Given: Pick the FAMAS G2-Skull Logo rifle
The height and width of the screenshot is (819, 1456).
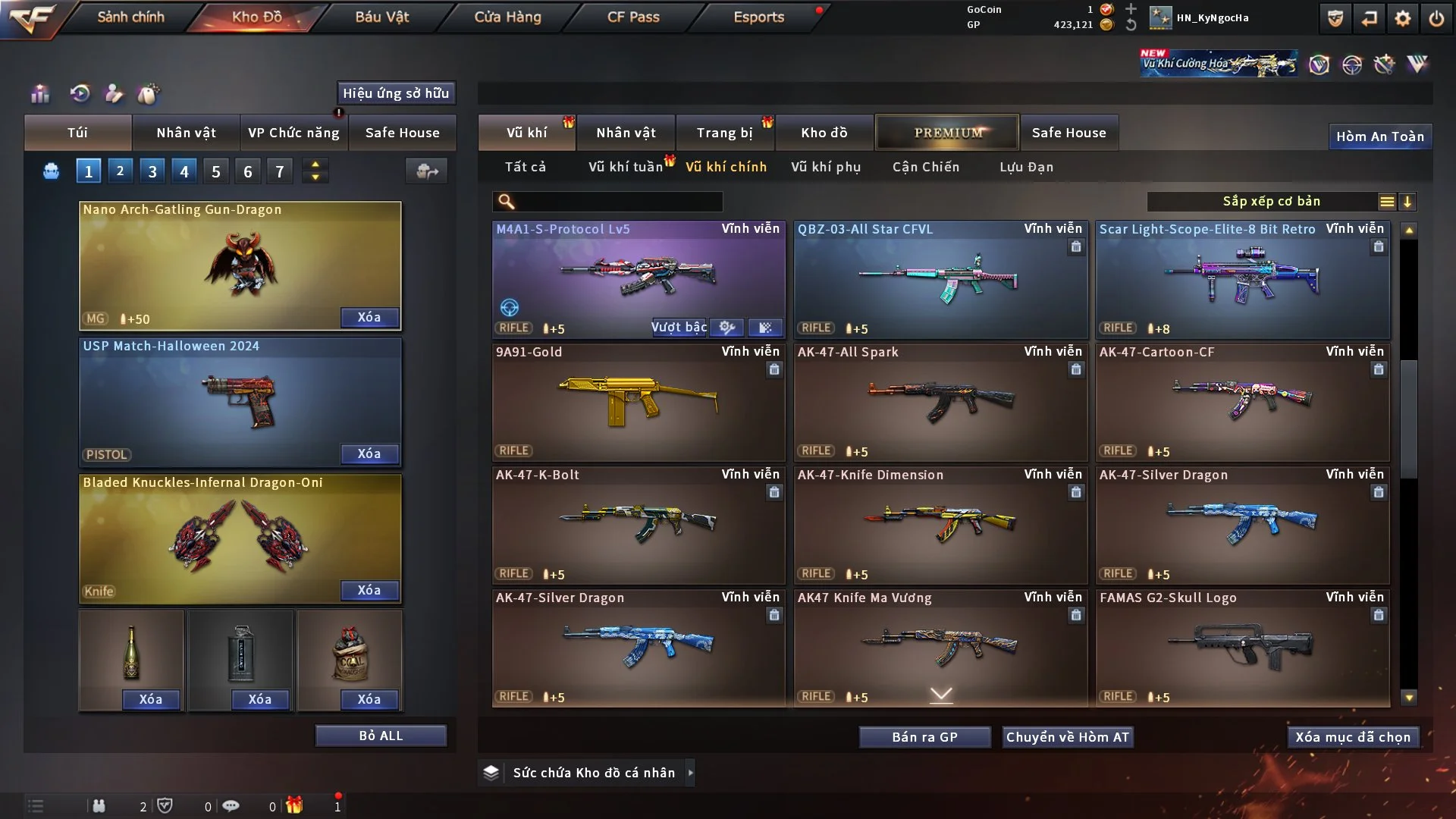Looking at the screenshot, I should 1241,648.
